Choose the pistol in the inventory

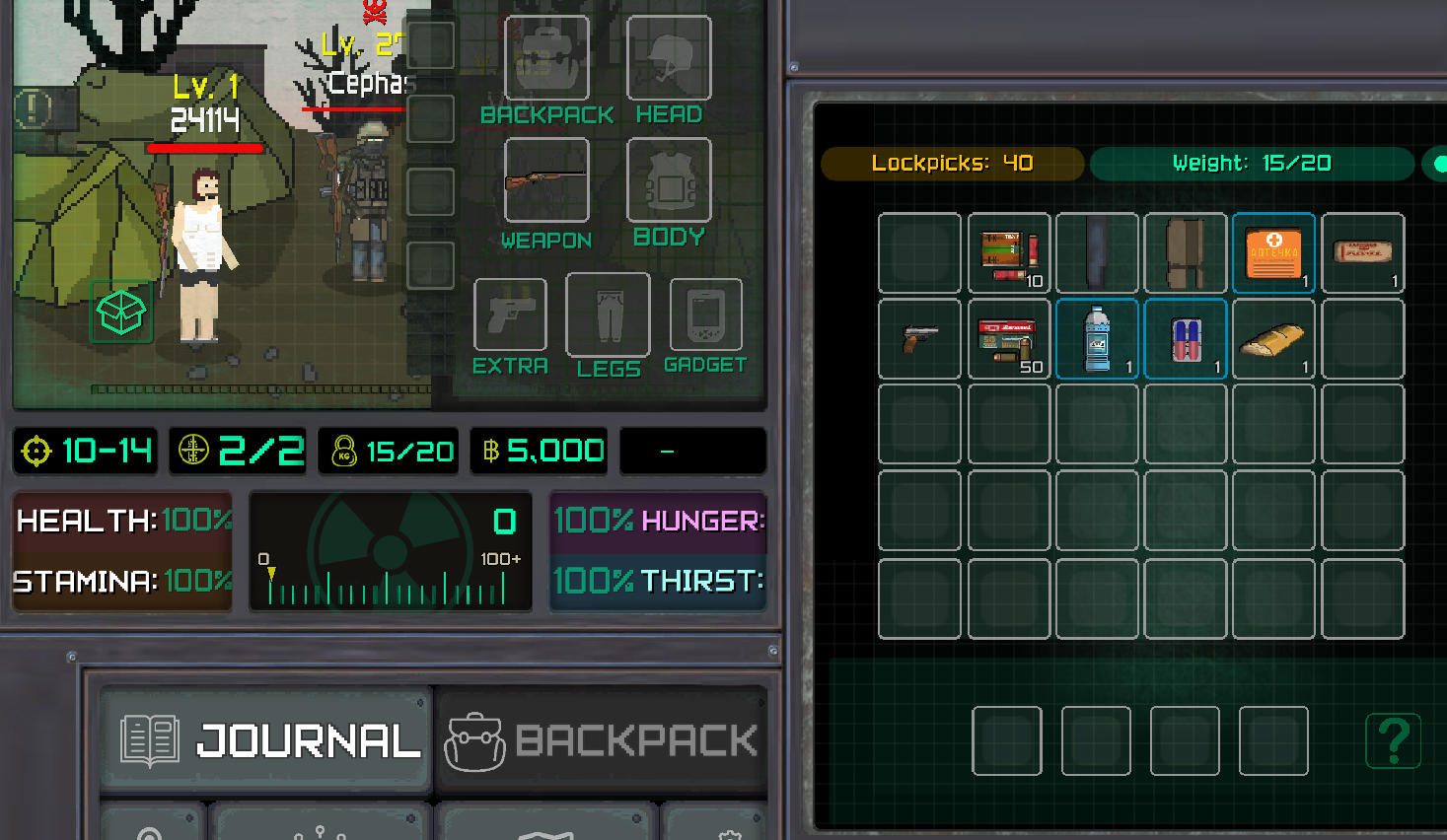pos(919,340)
